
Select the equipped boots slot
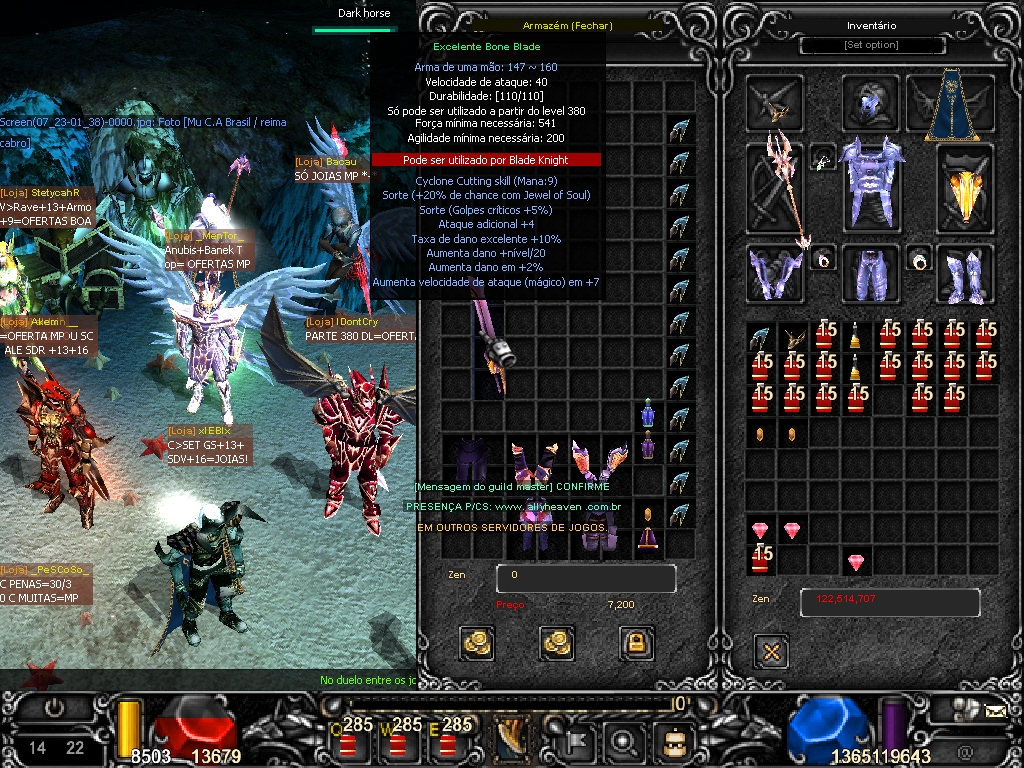coord(965,273)
